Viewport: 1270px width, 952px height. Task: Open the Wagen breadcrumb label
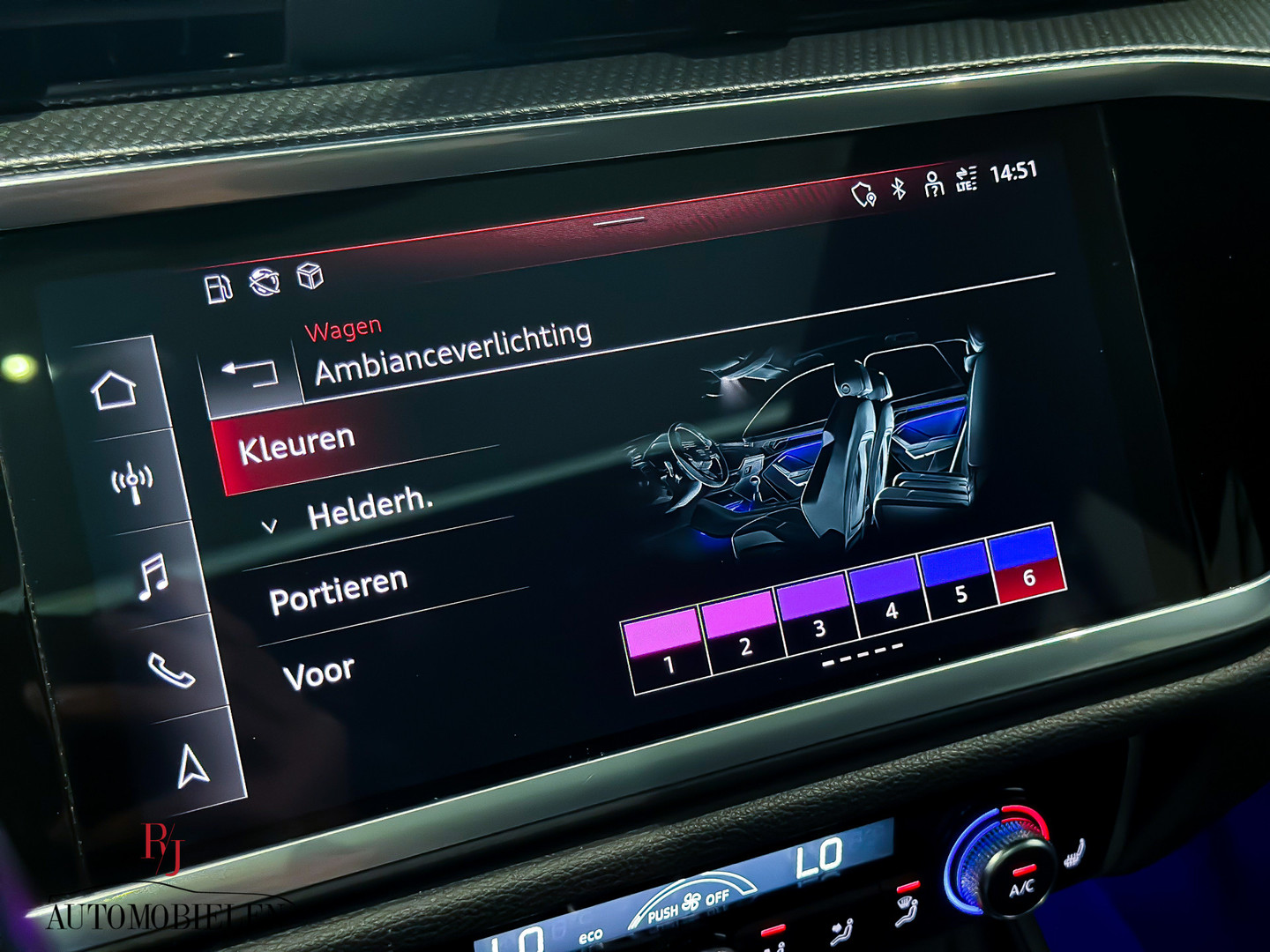point(344,327)
